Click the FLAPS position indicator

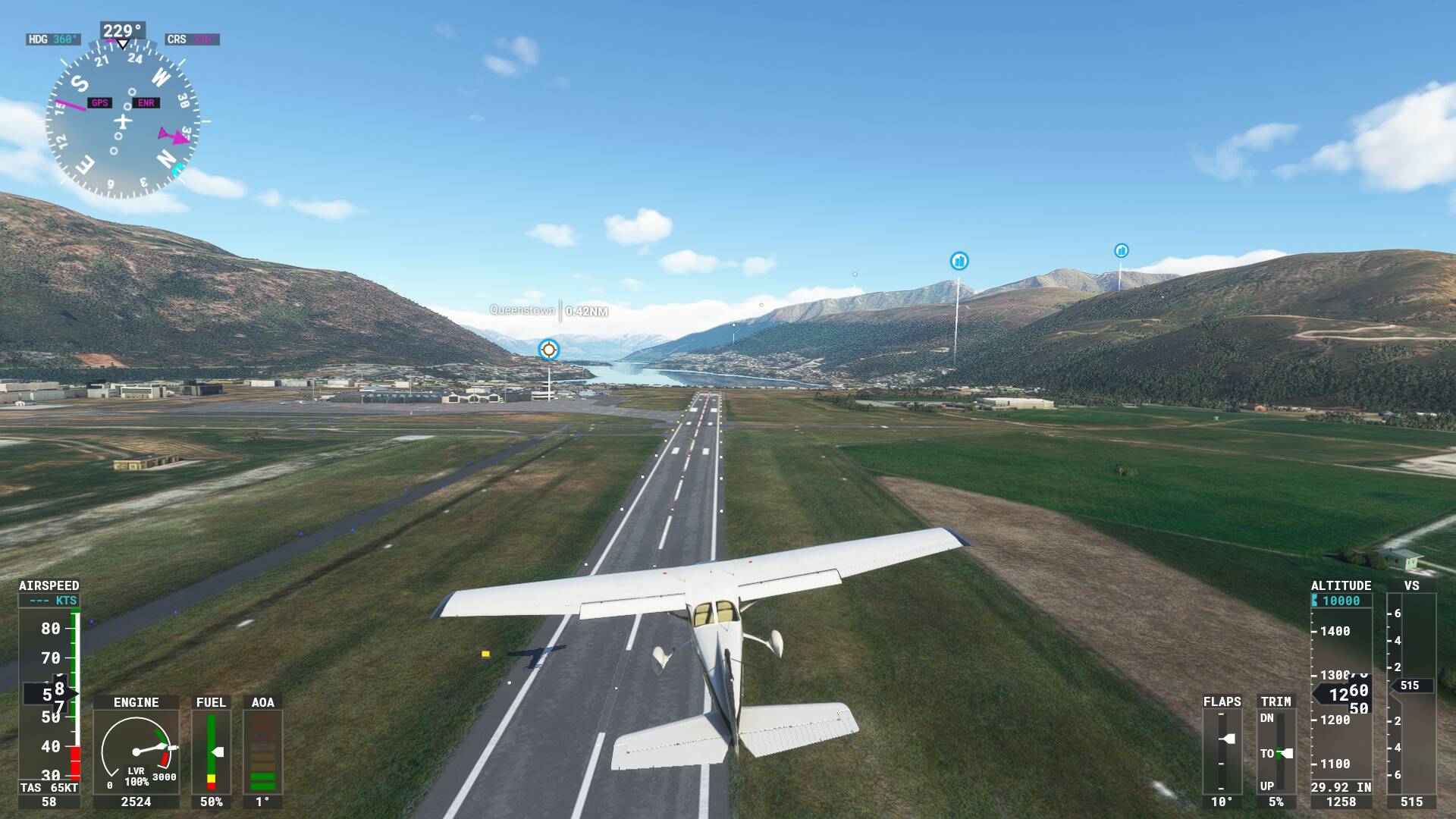point(1222,750)
